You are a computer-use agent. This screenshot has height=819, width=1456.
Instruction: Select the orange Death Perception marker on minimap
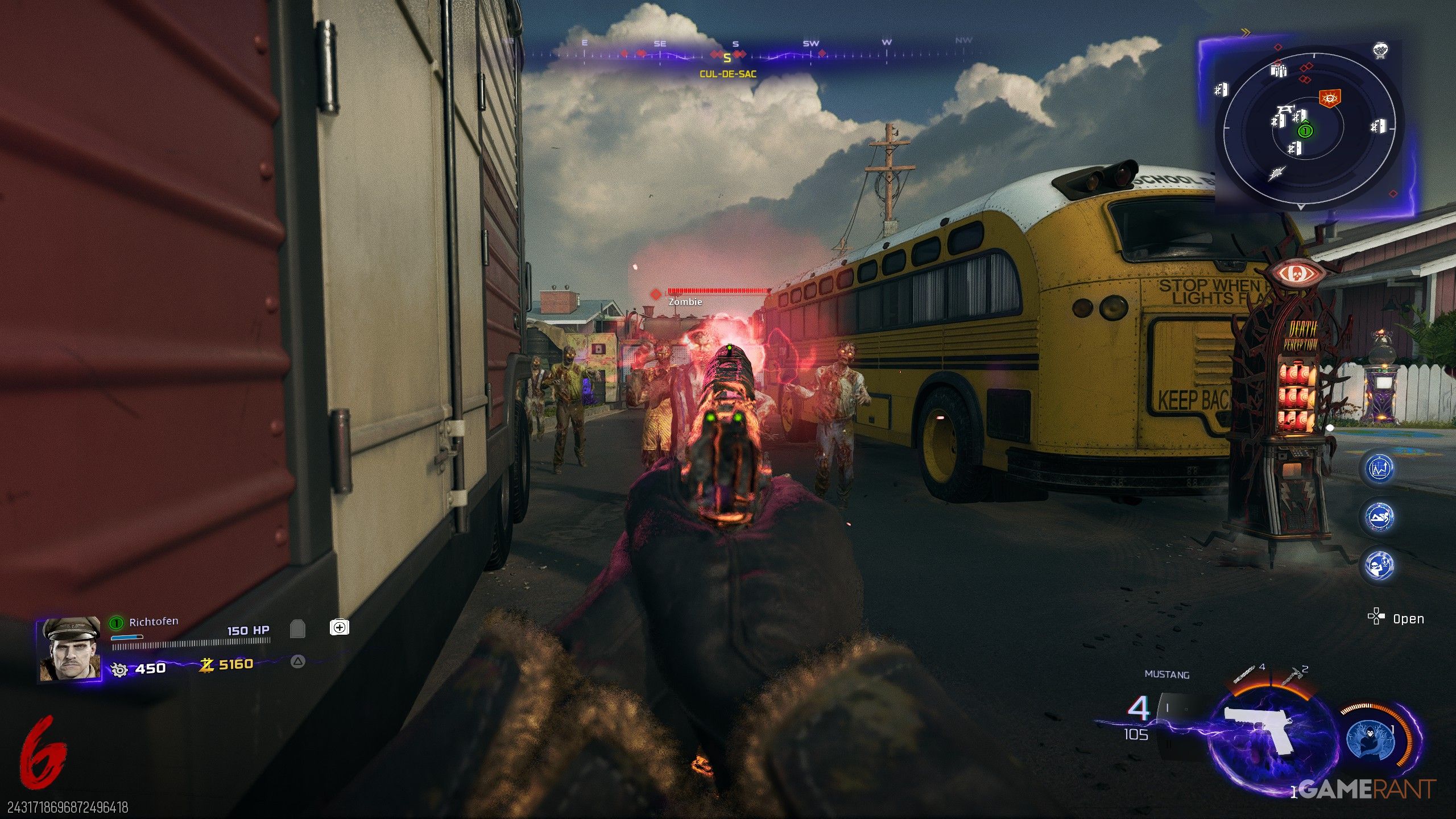[1329, 98]
